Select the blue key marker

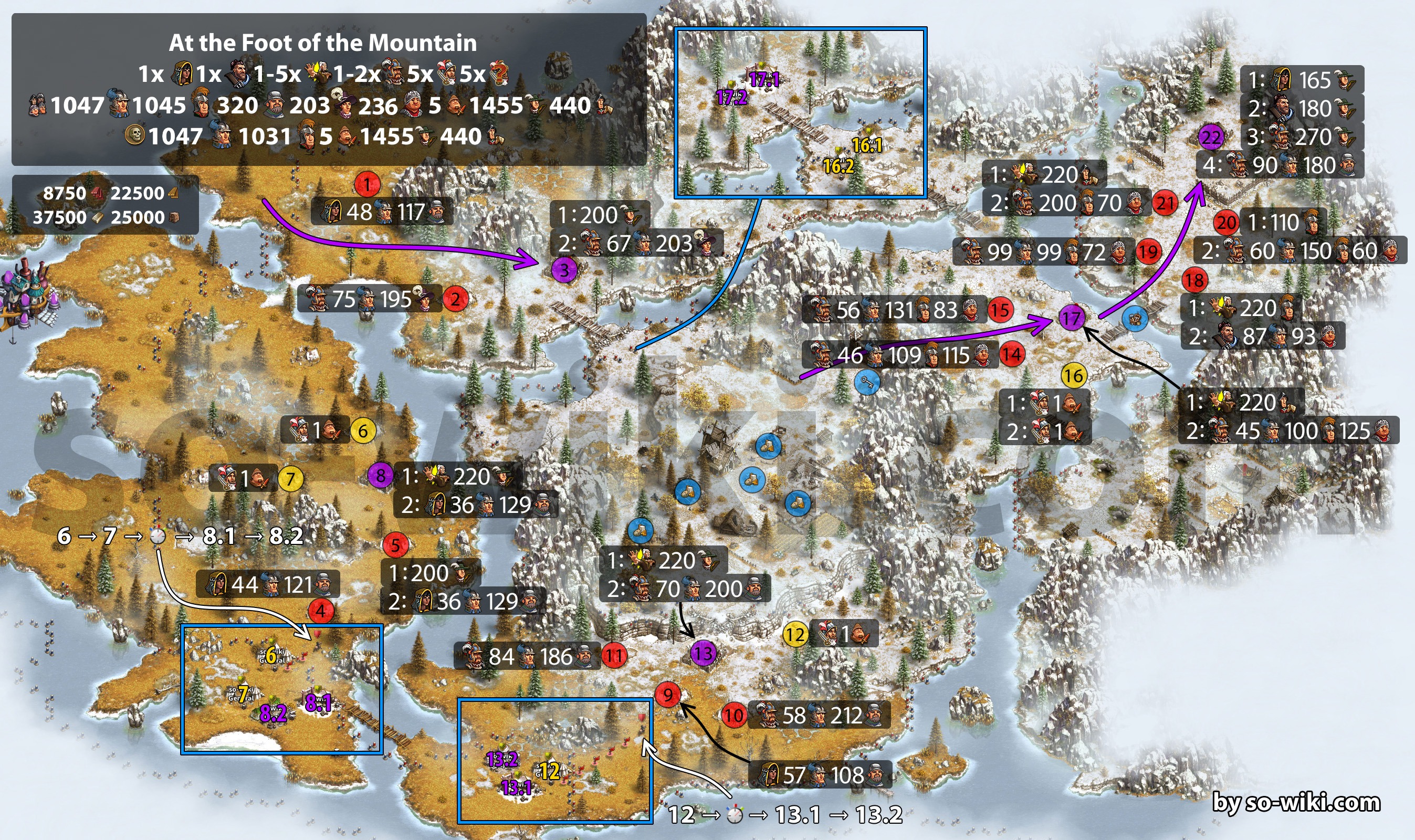867,382
